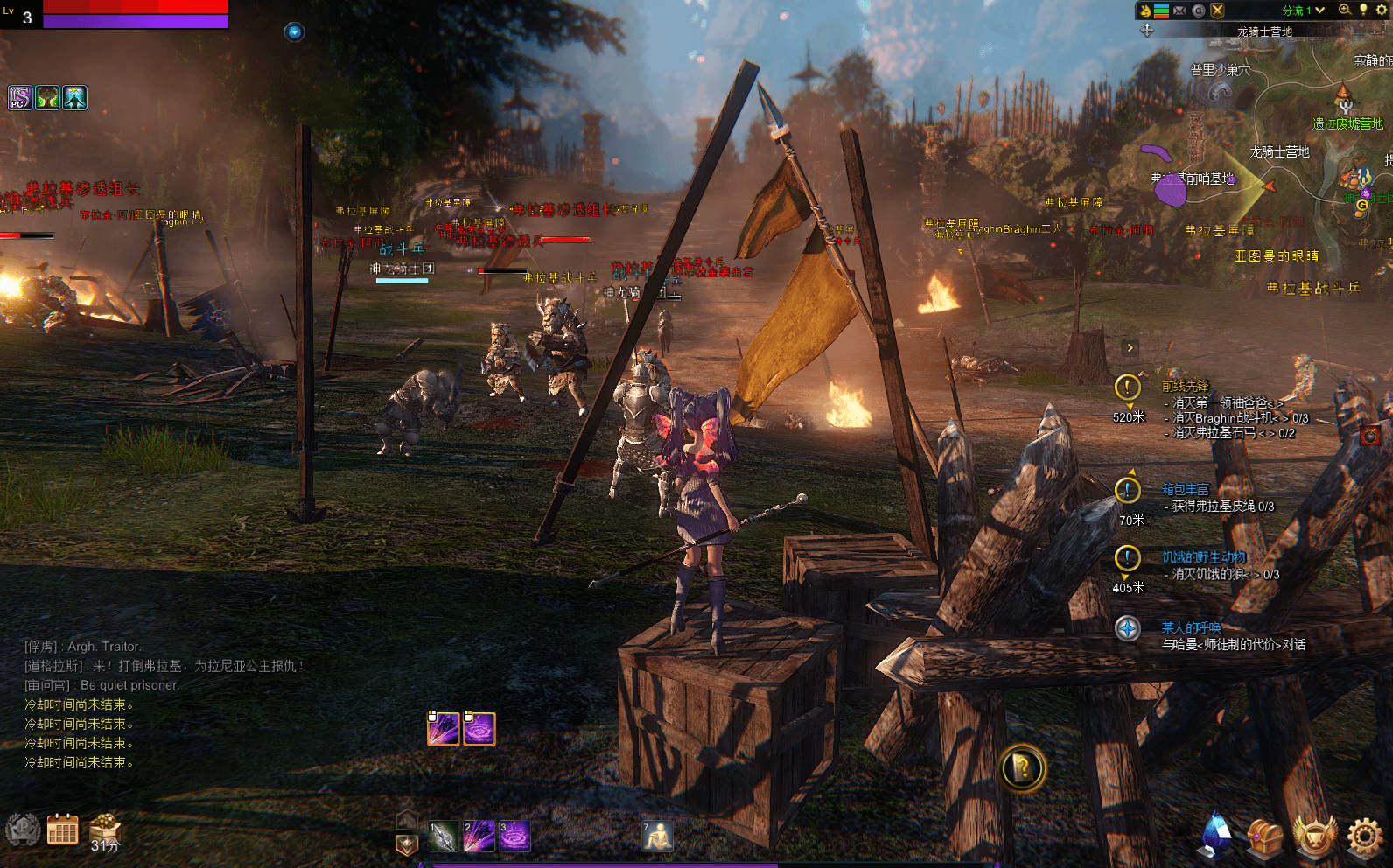Click the minimap magnifier zoom button
Viewport: 1393px width, 868px height.
pyautogui.click(x=1345, y=10)
